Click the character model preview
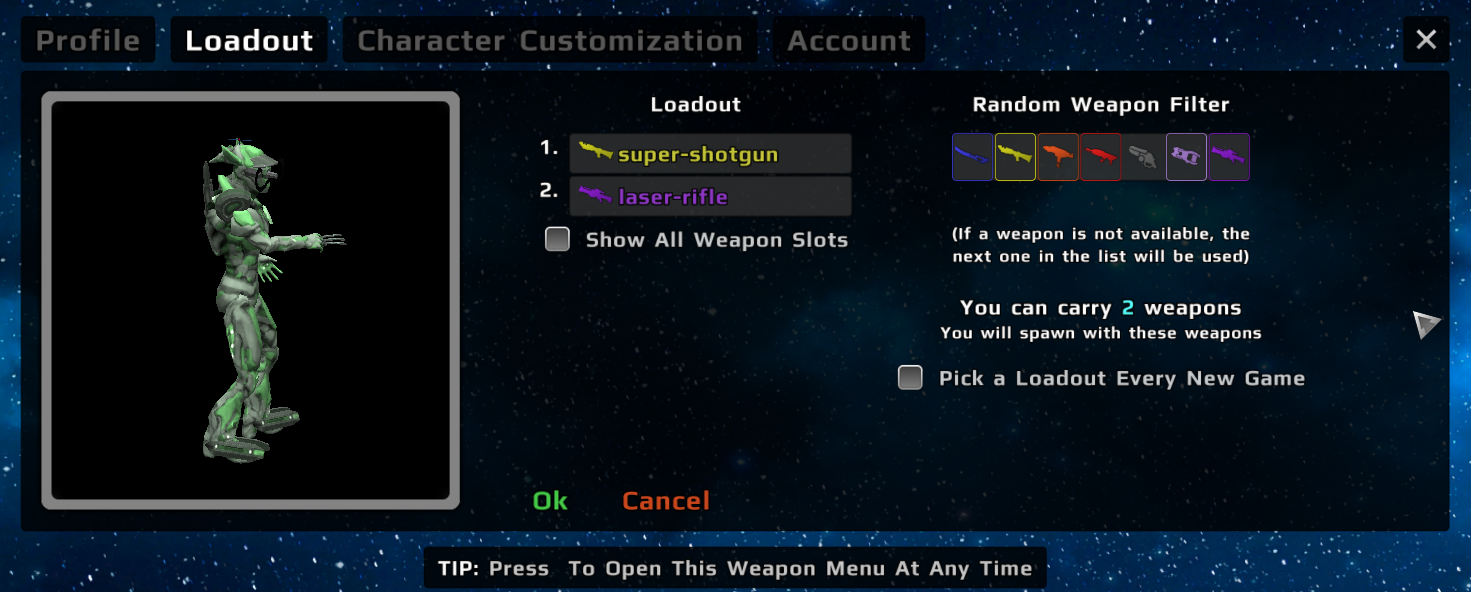Image resolution: width=1471 pixels, height=592 pixels. coord(250,300)
